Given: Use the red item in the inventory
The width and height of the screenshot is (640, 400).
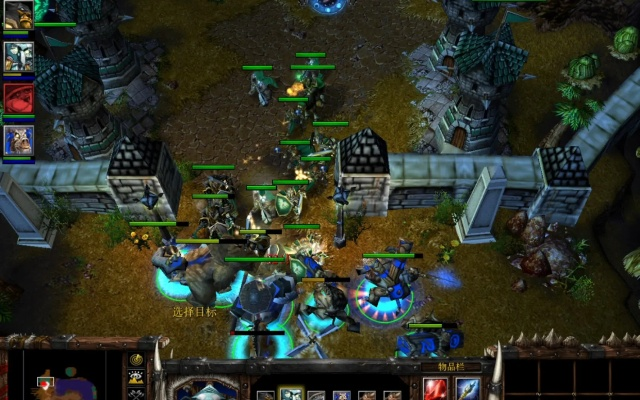Looking at the screenshot, I should pos(436,389).
